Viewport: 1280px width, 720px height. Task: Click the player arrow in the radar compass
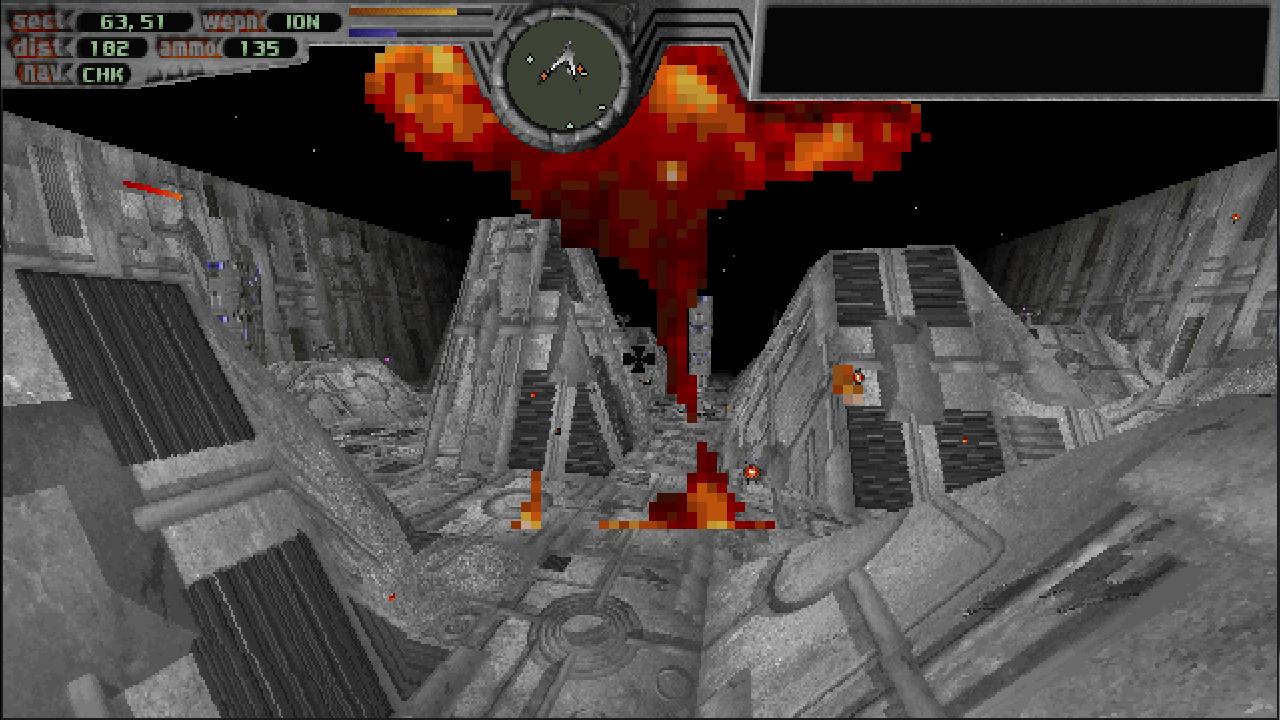565,57
